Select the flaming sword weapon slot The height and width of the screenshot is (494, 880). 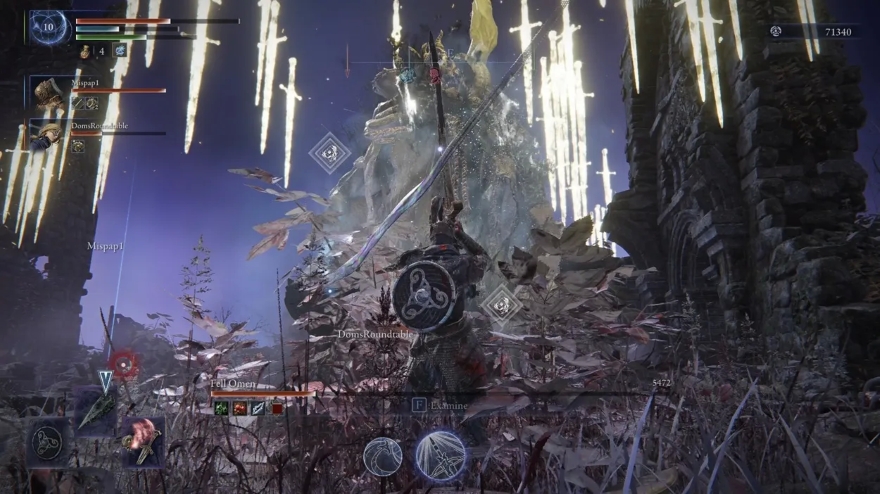142,440
